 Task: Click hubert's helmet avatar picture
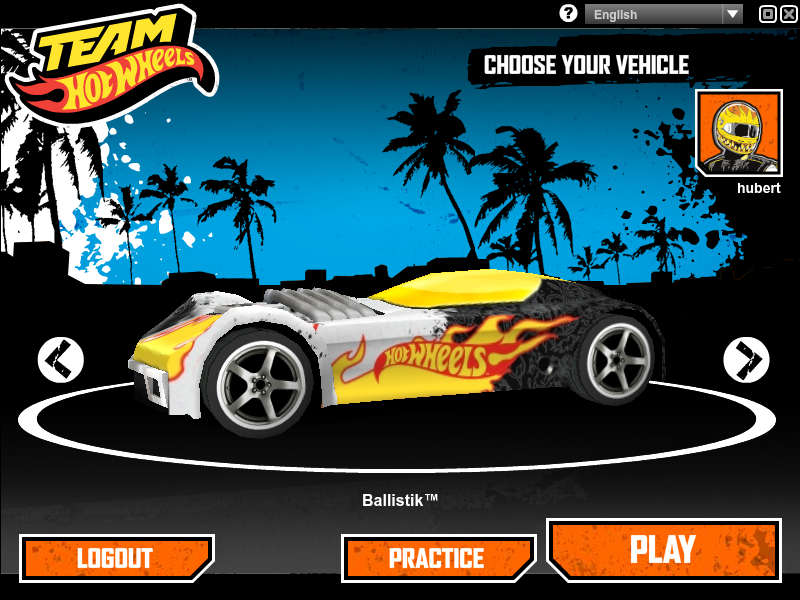(739, 133)
